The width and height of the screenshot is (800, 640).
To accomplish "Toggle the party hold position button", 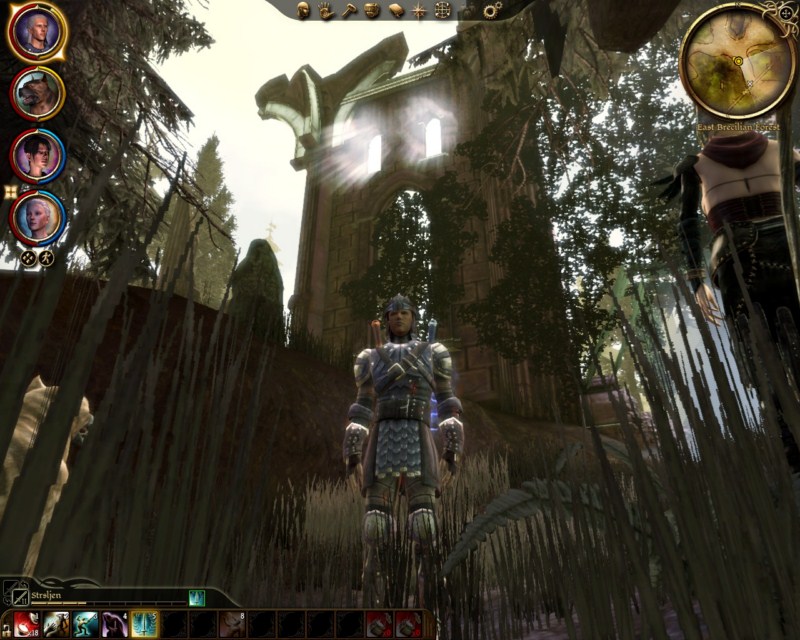I will coord(46,258).
